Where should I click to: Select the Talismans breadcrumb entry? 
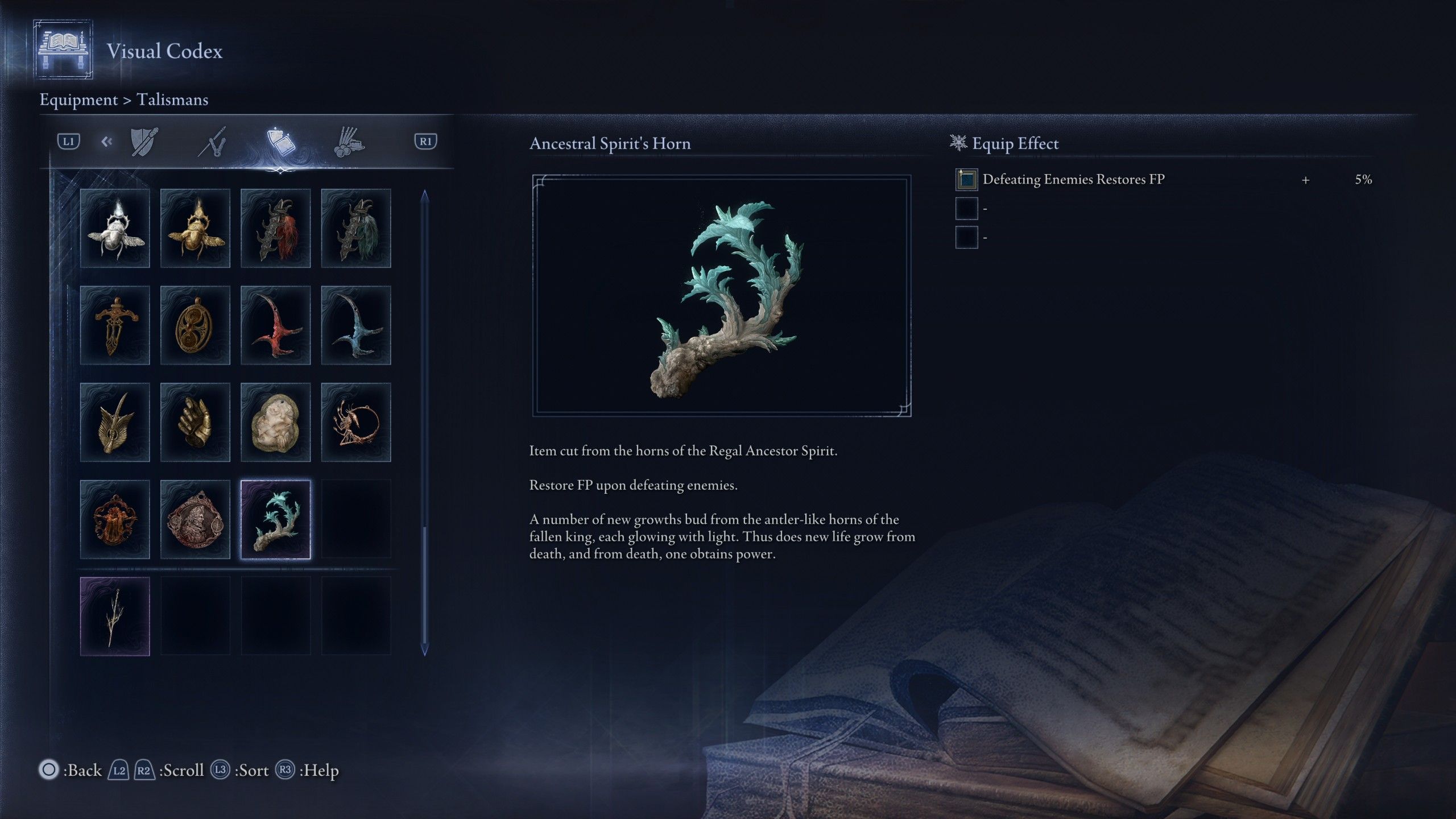point(172,100)
